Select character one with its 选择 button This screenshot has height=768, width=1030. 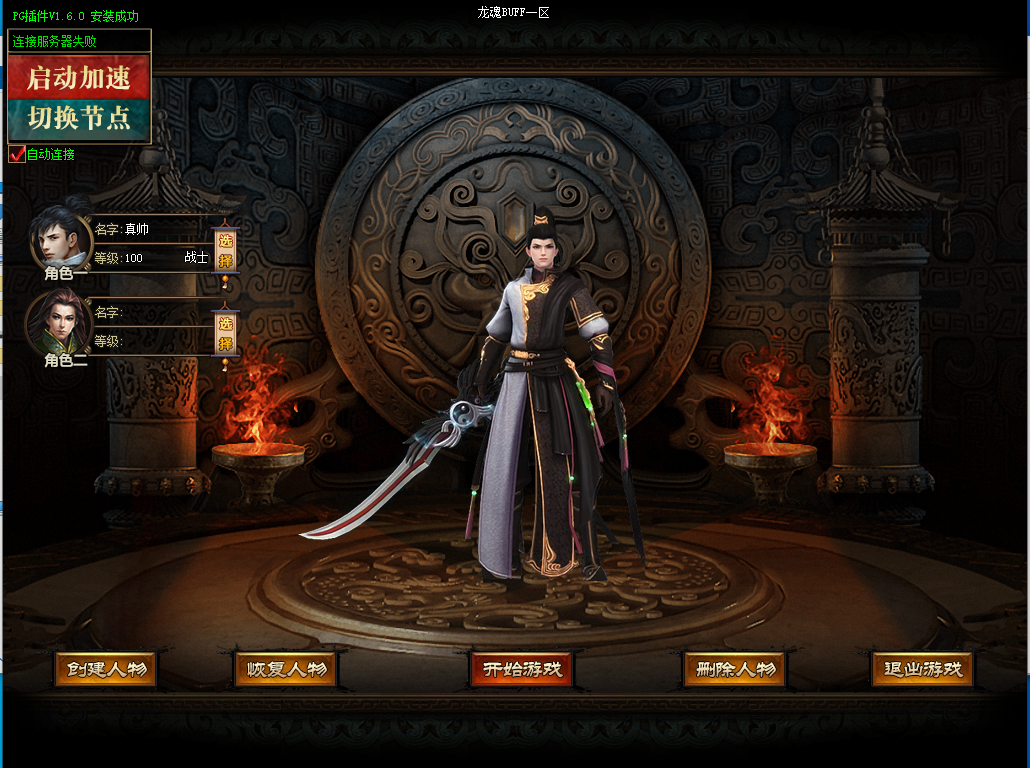[x=225, y=251]
